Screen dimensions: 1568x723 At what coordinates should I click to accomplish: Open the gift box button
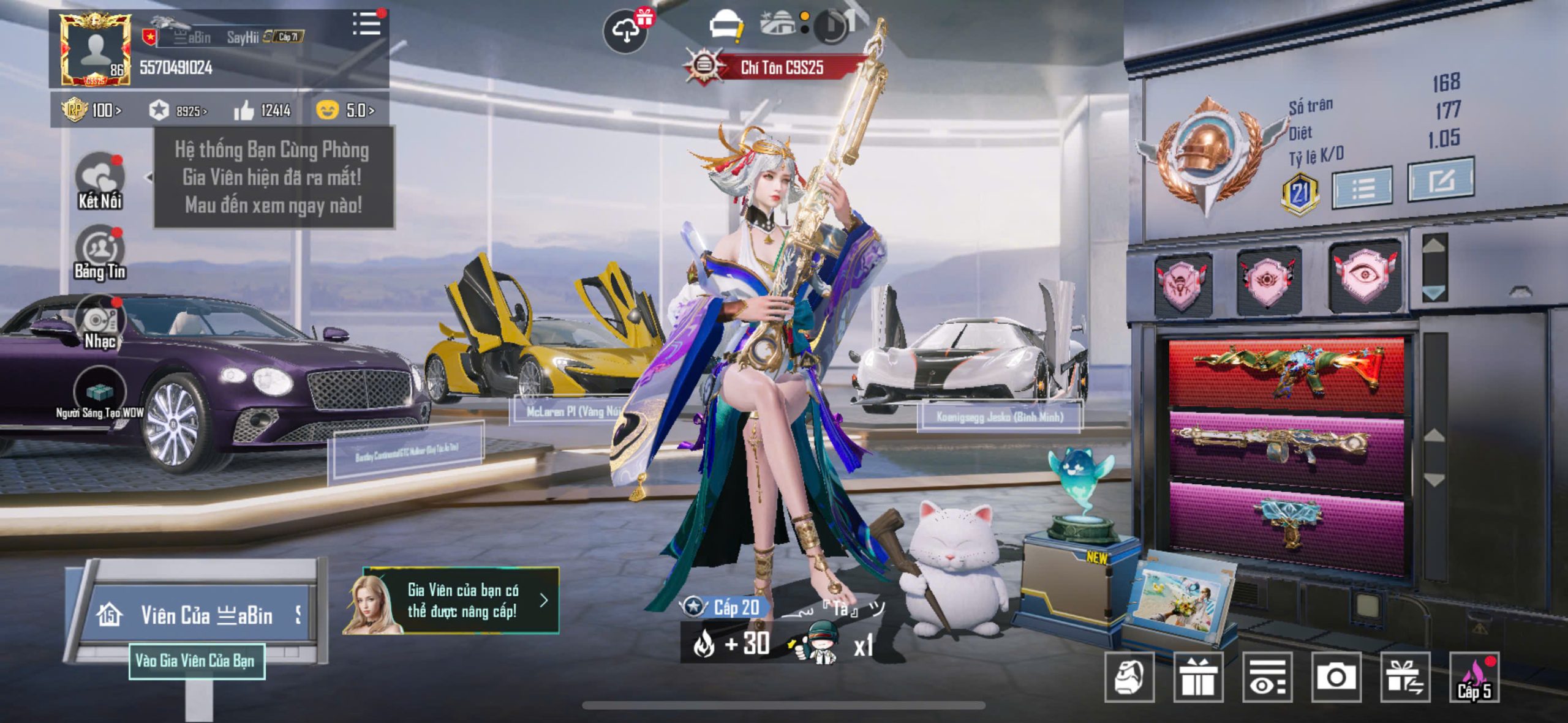click(1197, 677)
